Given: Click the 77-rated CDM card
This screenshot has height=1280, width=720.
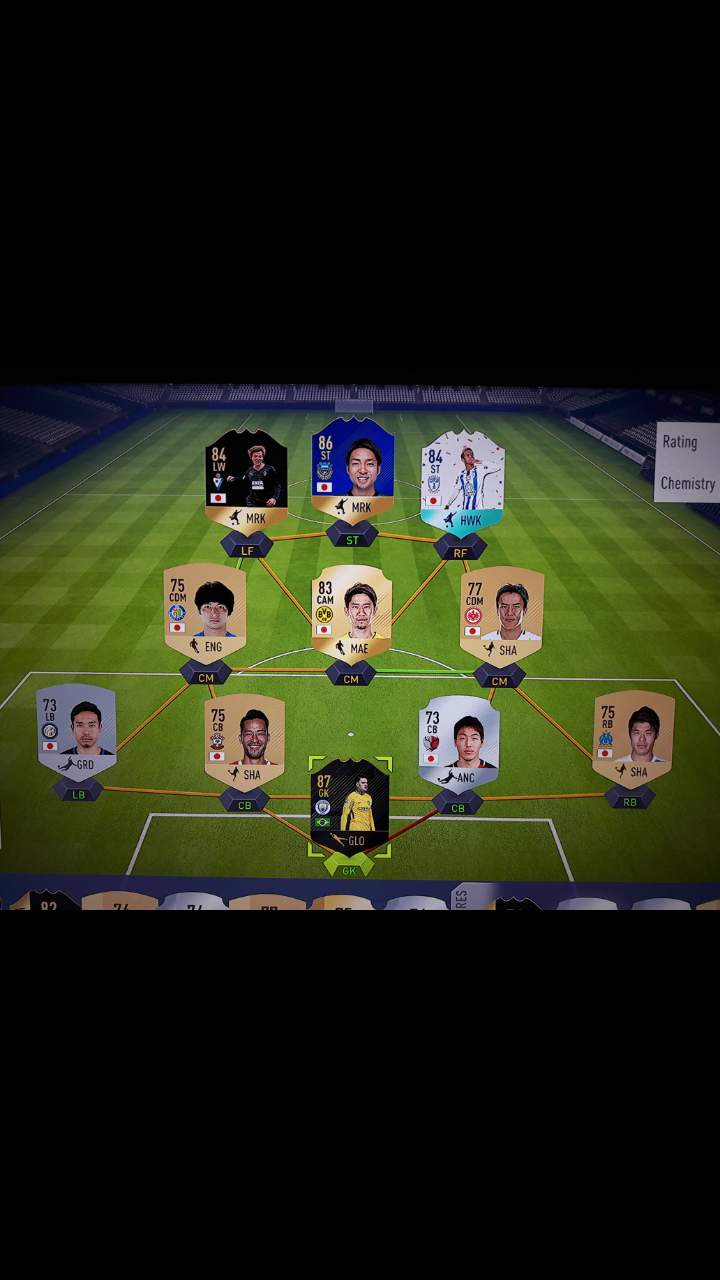Looking at the screenshot, I should coord(502,614).
